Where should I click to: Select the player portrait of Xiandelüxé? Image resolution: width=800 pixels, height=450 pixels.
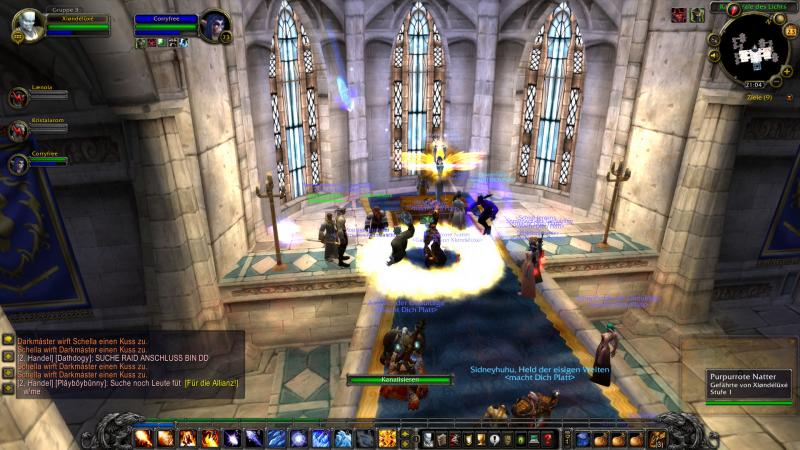coord(29,24)
